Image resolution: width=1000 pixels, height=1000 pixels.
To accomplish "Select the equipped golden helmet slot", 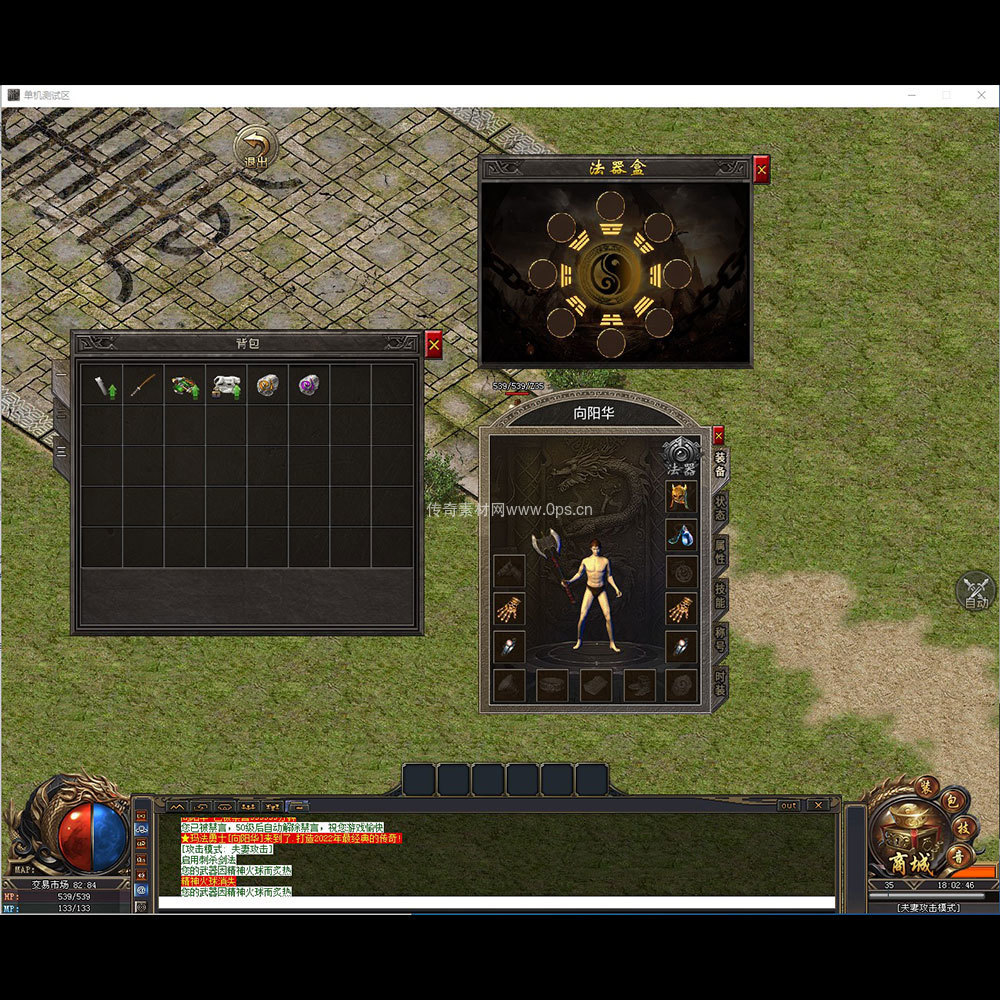I will [x=681, y=496].
